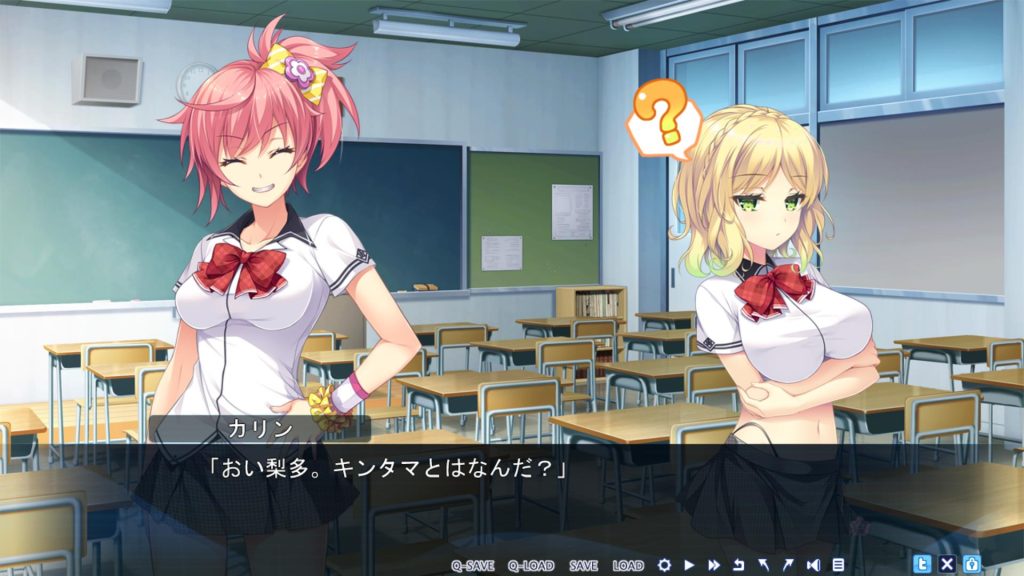
Task: Click the up-right diagonal arrow icon
Action: click(788, 565)
